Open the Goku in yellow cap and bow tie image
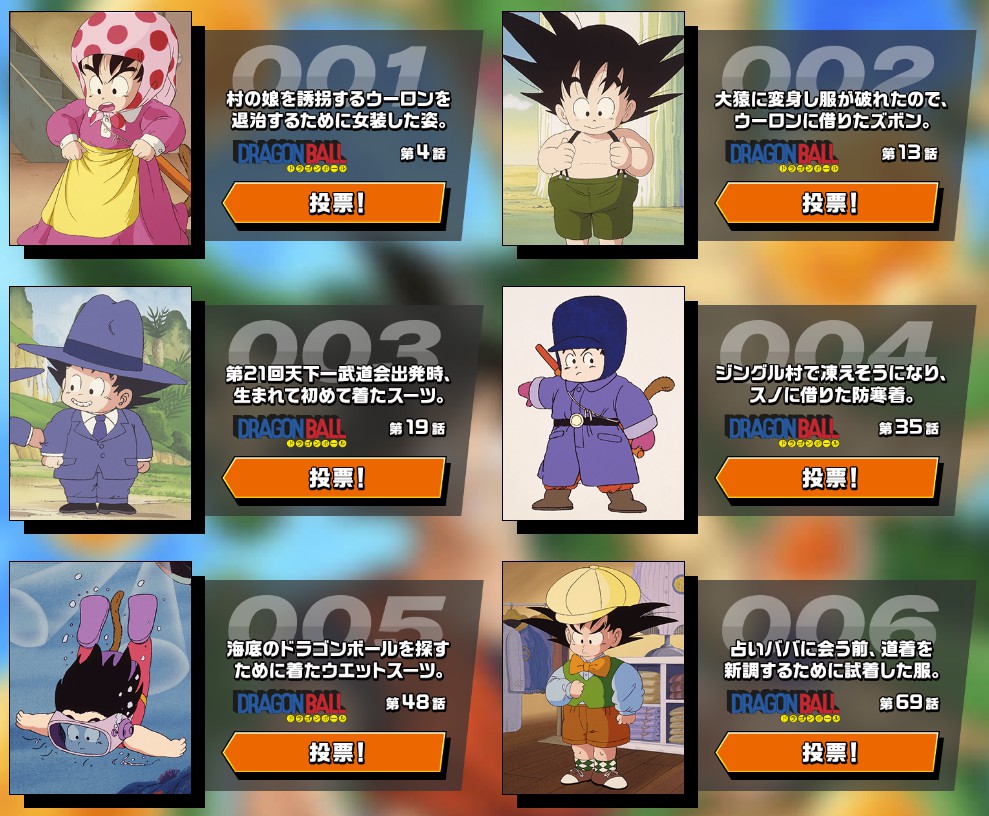This screenshot has height=816, width=989. (x=593, y=678)
